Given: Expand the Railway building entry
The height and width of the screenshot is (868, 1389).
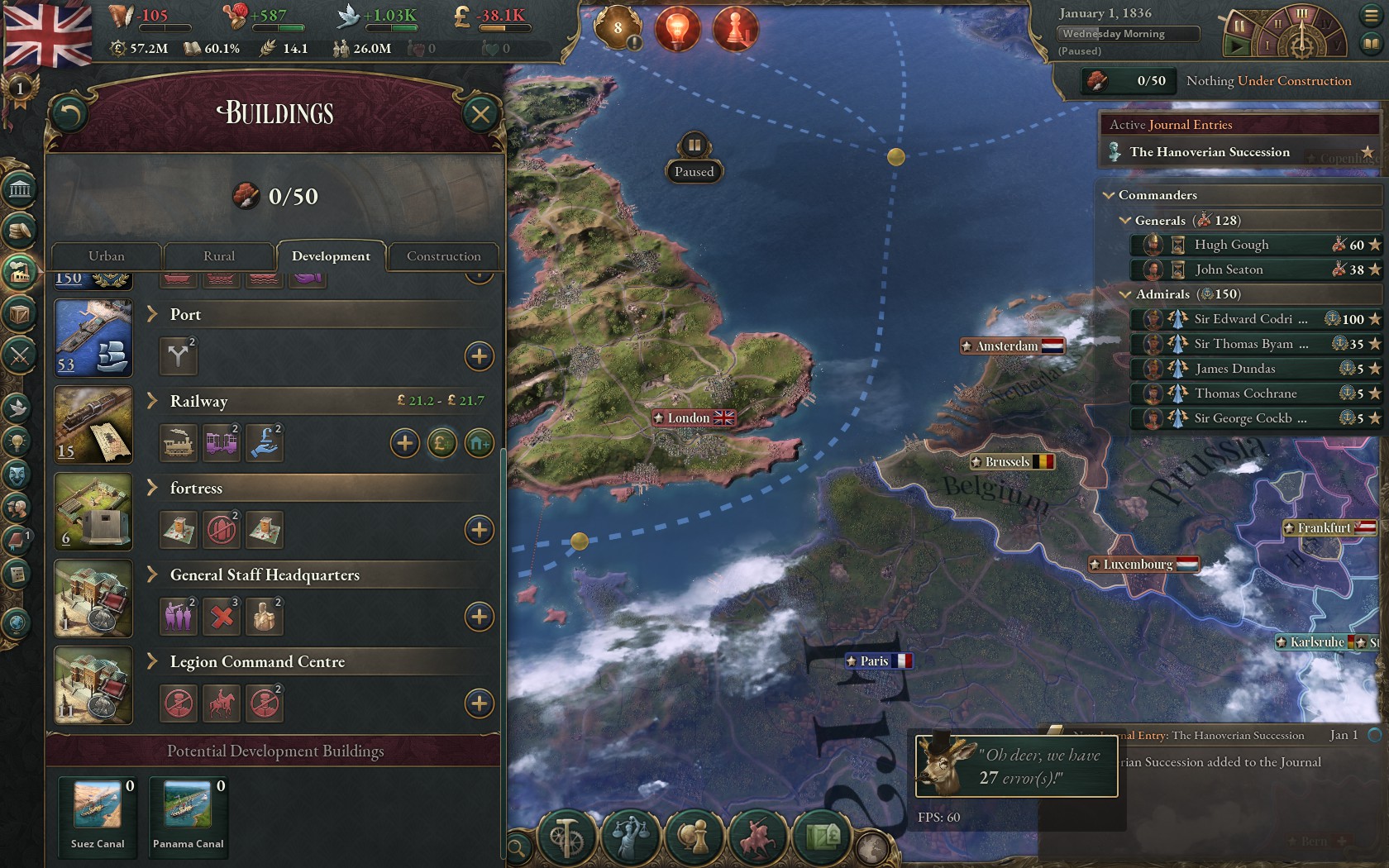Looking at the screenshot, I should pyautogui.click(x=153, y=401).
